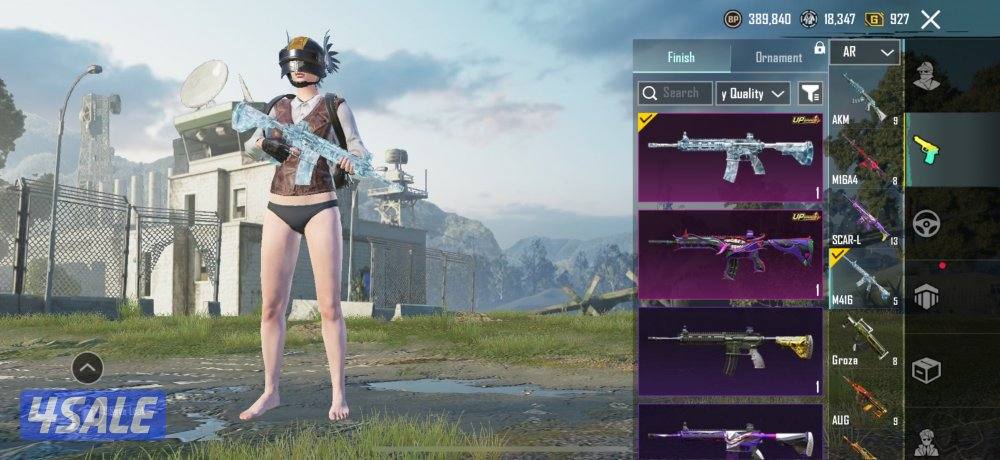1000x460 pixels.
Task: Open the AR weapon type dropdown
Action: (865, 52)
